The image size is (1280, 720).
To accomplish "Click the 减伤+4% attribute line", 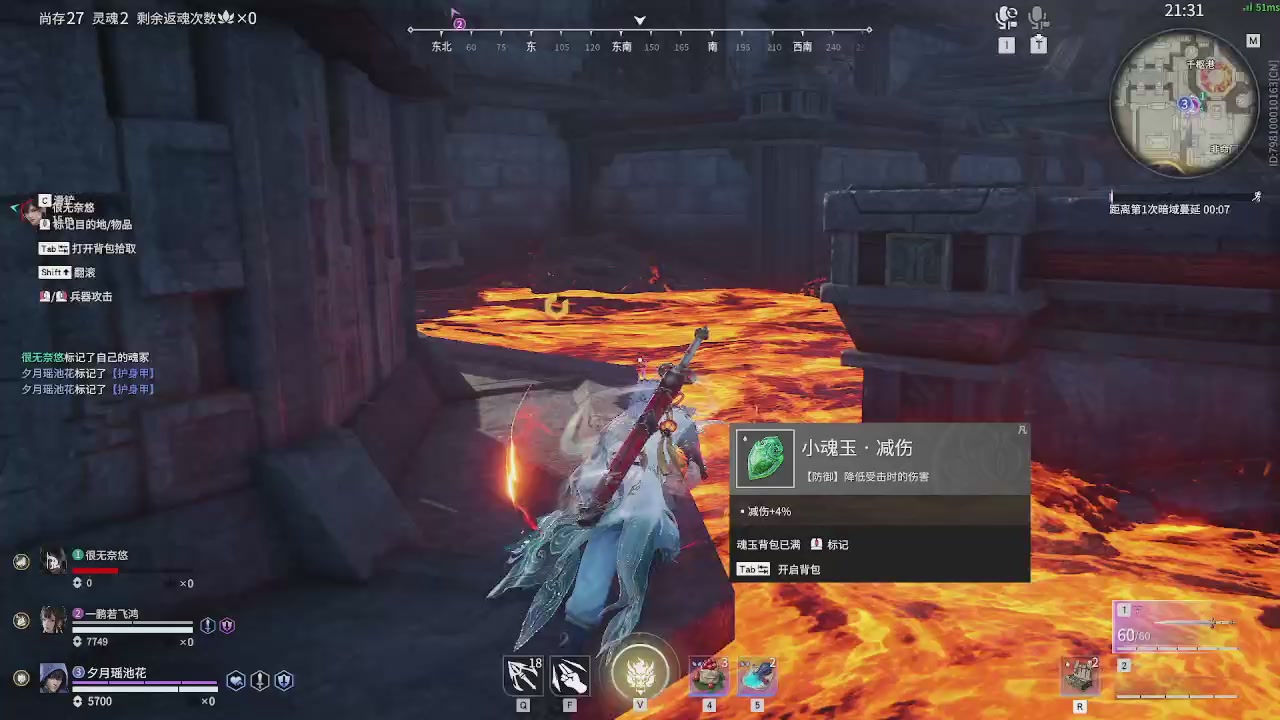I will point(770,511).
